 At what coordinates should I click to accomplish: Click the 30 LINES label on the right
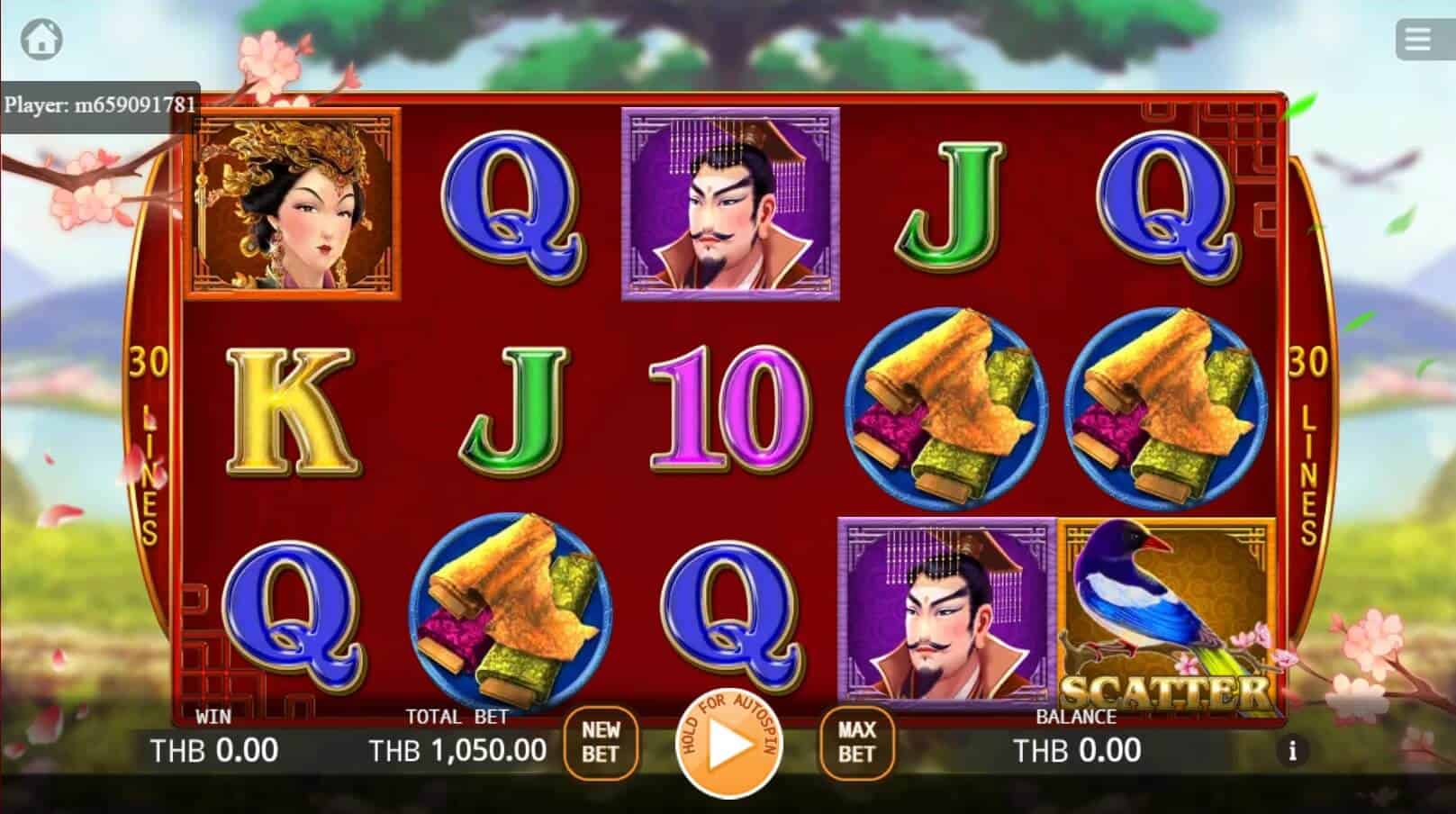coord(1304,423)
